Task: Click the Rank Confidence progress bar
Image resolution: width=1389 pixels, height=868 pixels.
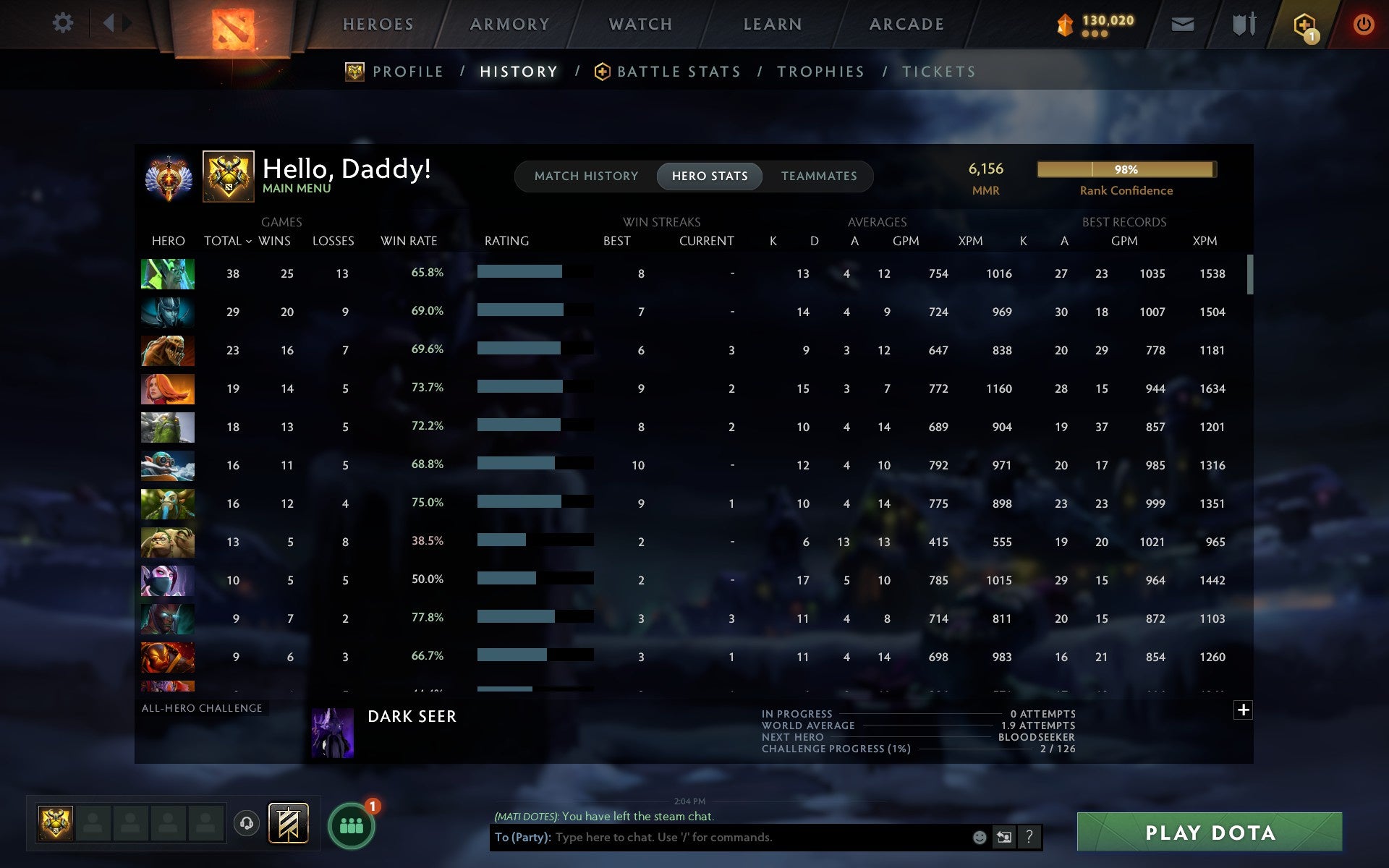Action: point(1126,169)
